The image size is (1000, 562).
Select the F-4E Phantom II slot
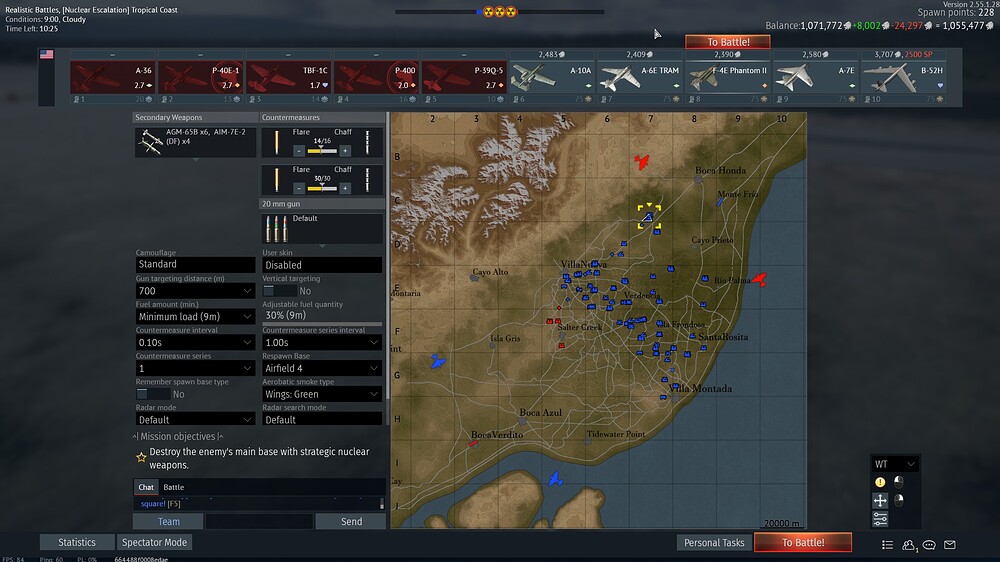pos(728,77)
